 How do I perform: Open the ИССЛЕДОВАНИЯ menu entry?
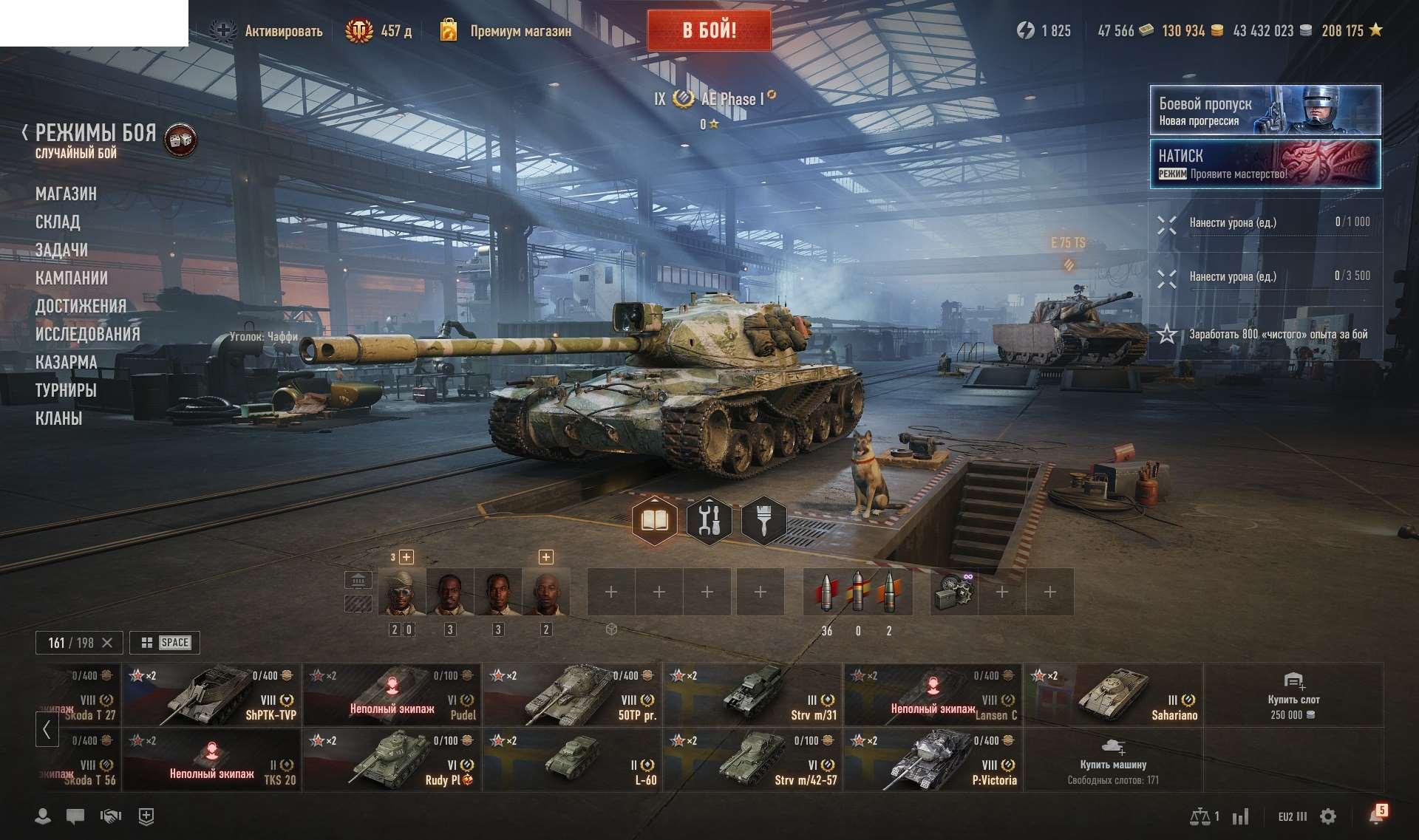[x=88, y=334]
